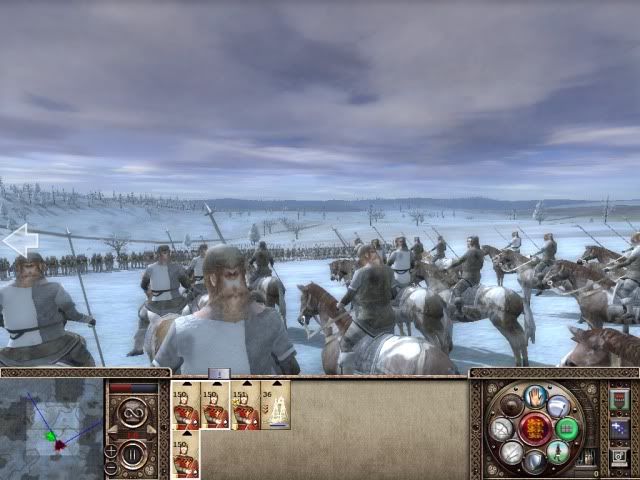Viewport: 640px width, 480px height.
Task: Toggle the infinity speed button
Action: [132, 413]
